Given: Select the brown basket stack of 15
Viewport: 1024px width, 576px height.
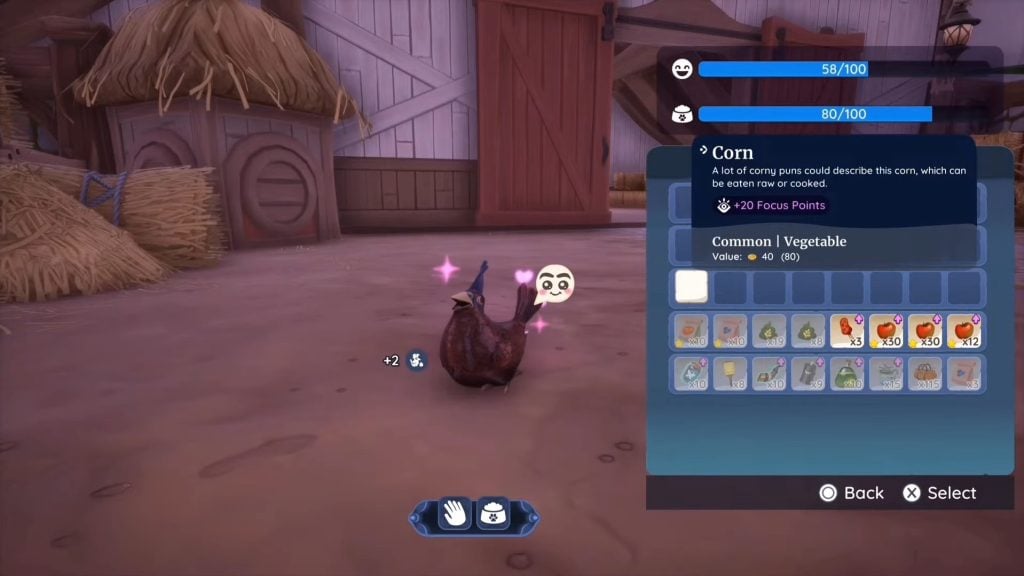Looking at the screenshot, I should tap(925, 374).
